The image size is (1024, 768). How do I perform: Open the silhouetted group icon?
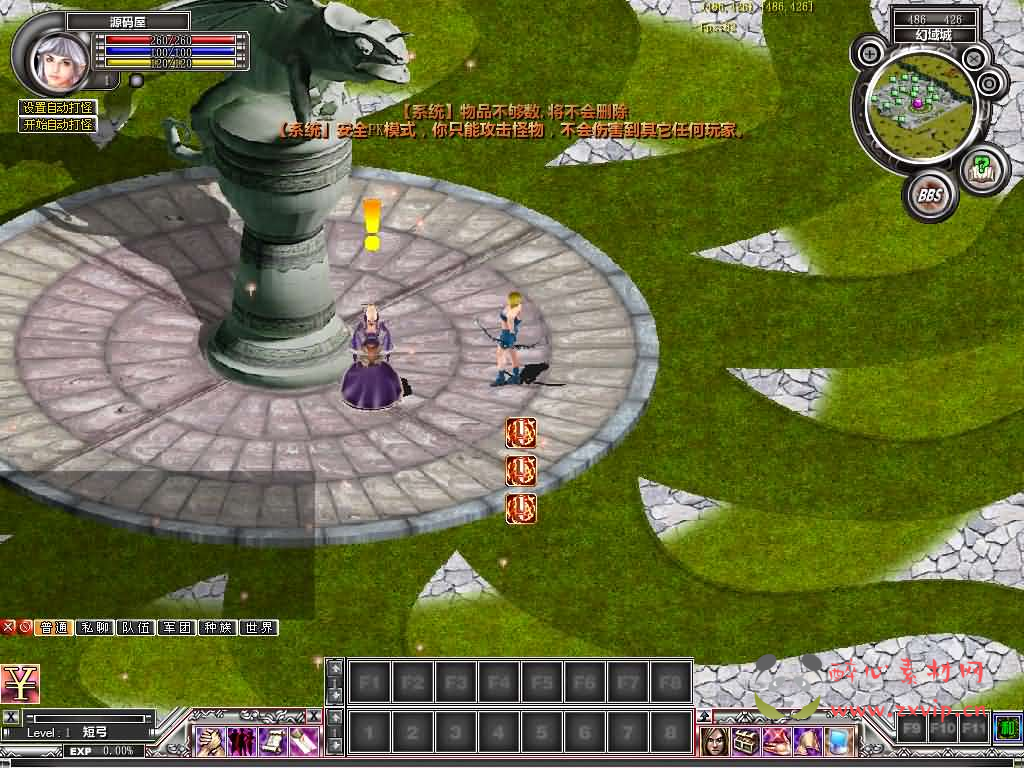click(x=241, y=741)
